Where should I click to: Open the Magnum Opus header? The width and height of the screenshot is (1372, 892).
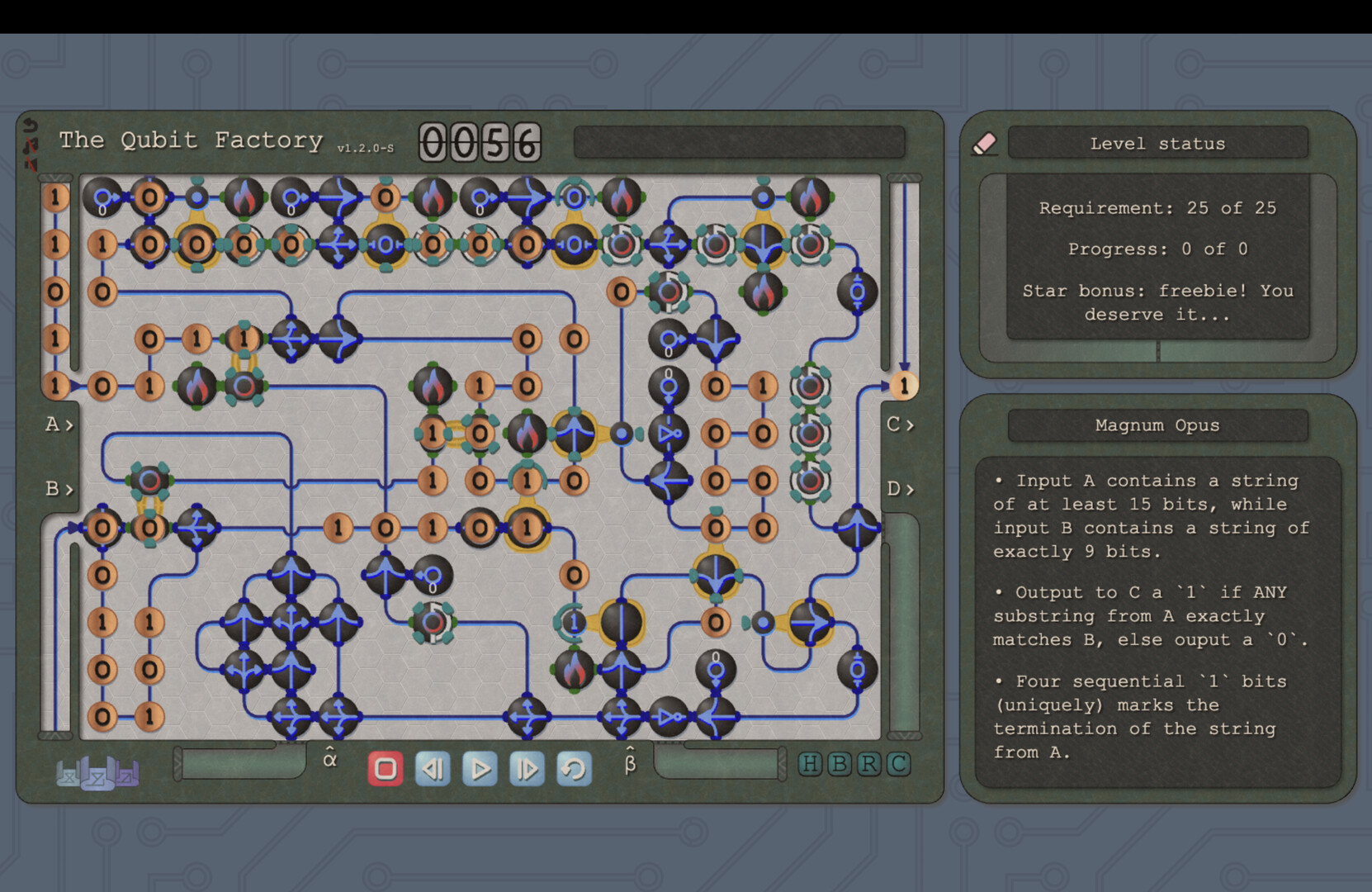click(1157, 425)
